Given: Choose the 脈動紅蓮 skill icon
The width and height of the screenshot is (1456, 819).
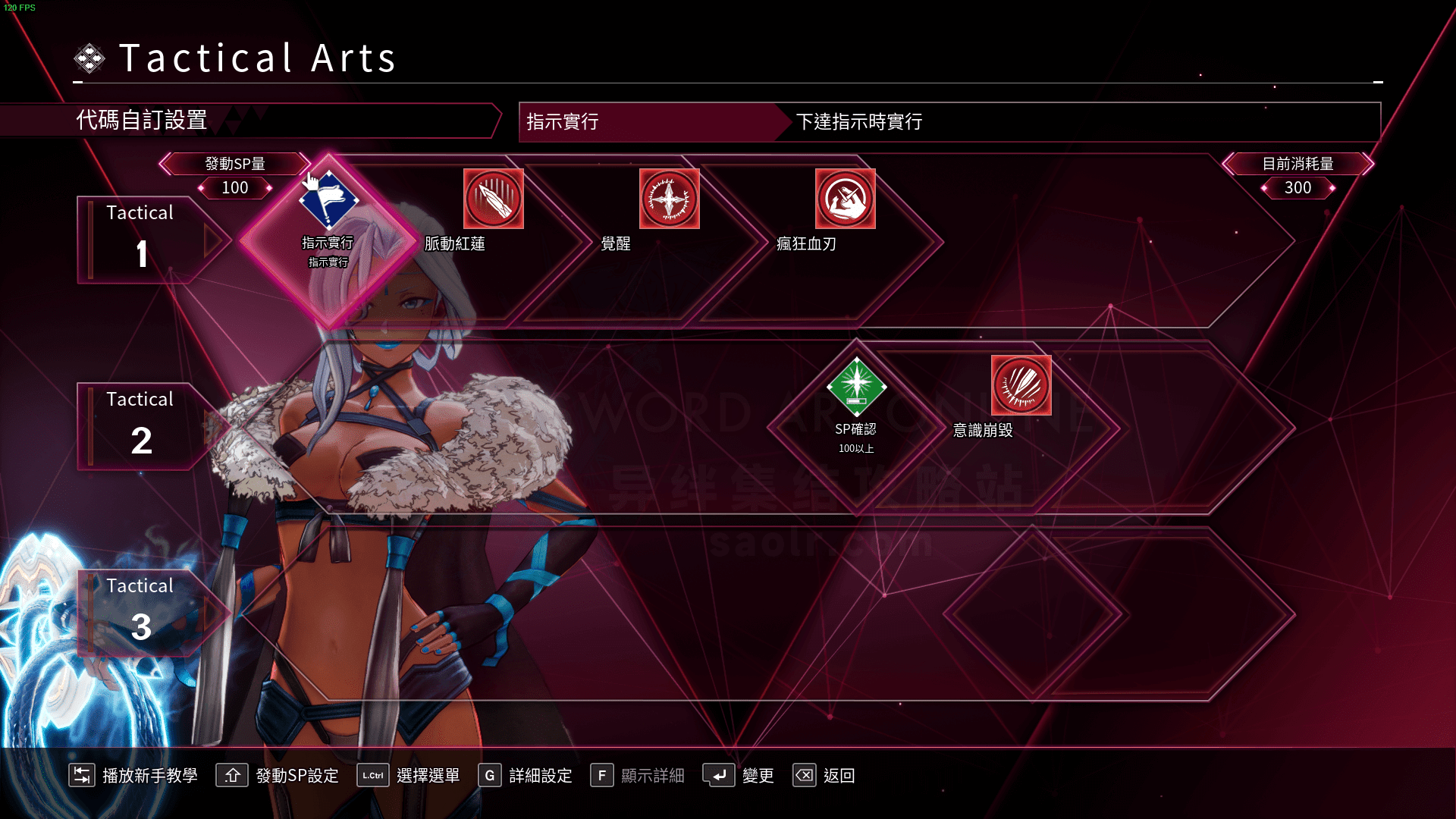Looking at the screenshot, I should pos(493,199).
